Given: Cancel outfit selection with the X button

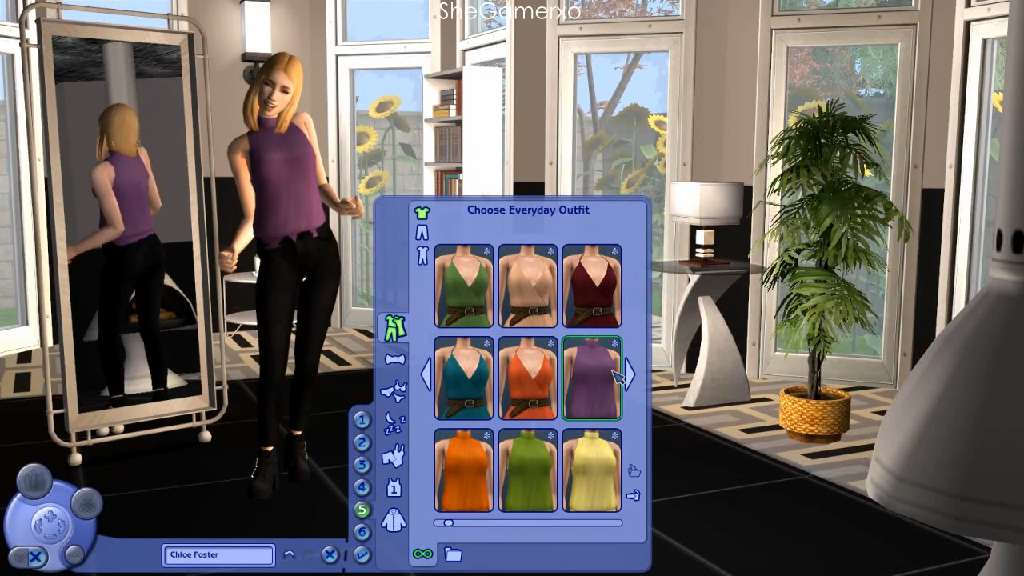Looking at the screenshot, I should point(330,554).
